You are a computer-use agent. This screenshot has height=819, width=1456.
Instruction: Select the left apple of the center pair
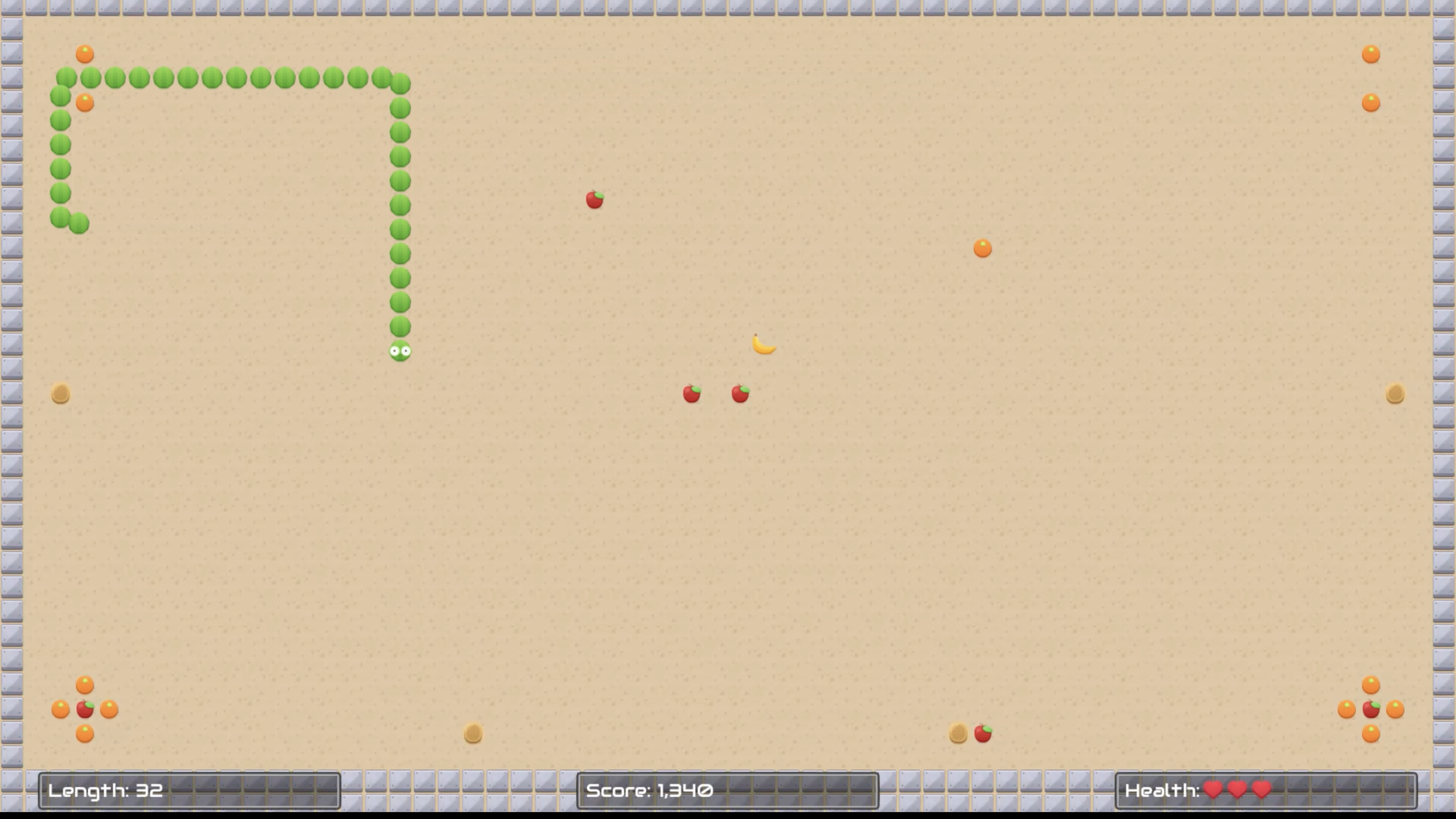point(691,395)
